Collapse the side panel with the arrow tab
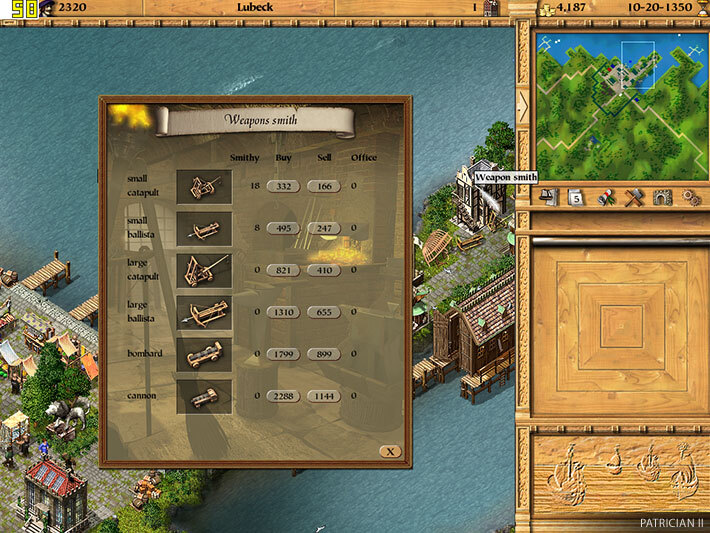 522,108
